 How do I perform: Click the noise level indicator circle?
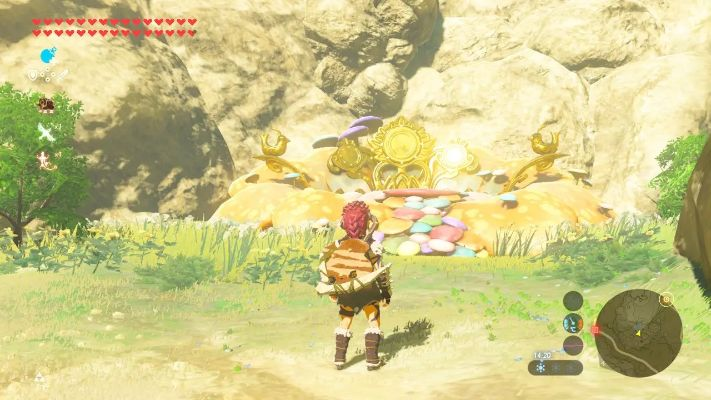point(573,345)
